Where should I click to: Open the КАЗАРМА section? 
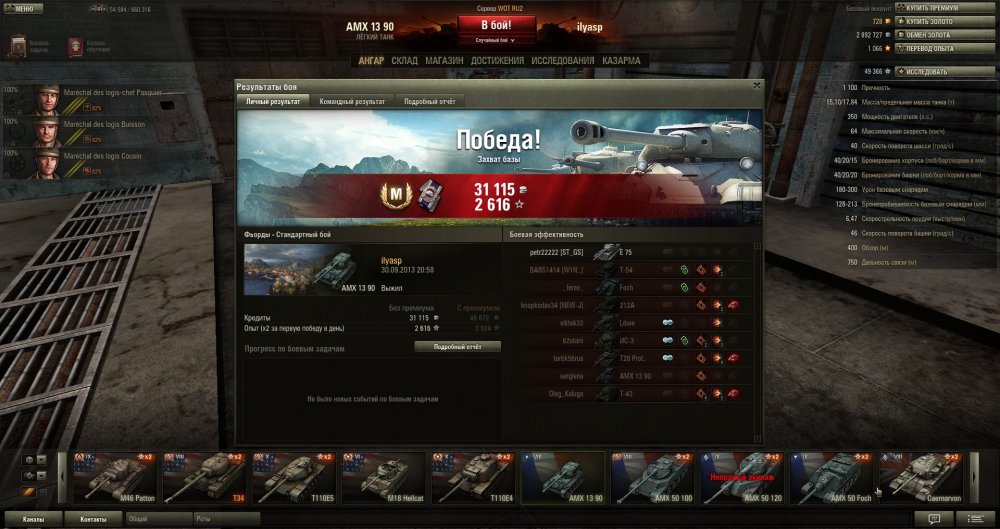[620, 60]
